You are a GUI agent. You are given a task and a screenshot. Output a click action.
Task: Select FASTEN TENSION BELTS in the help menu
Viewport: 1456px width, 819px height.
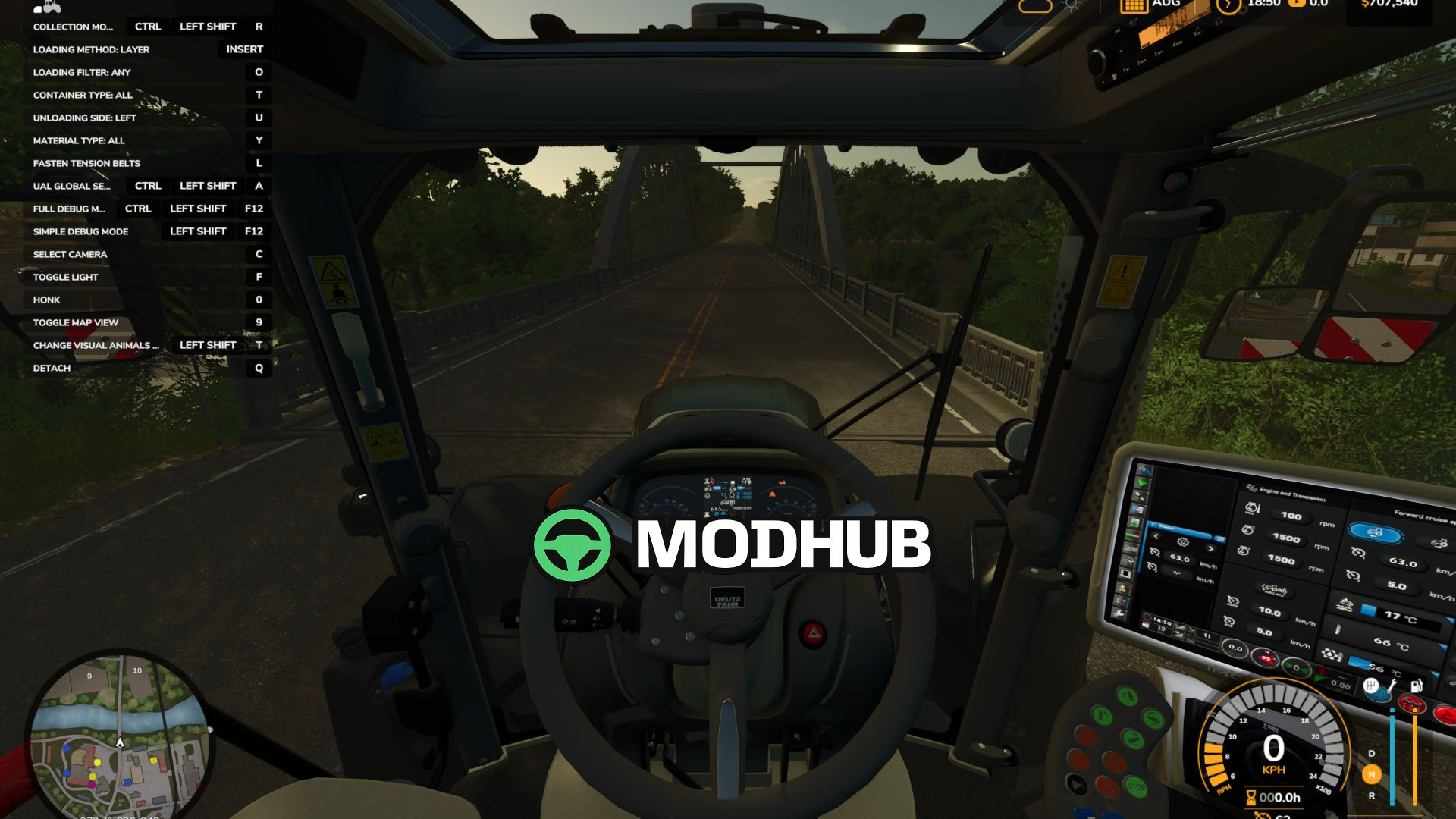86,163
